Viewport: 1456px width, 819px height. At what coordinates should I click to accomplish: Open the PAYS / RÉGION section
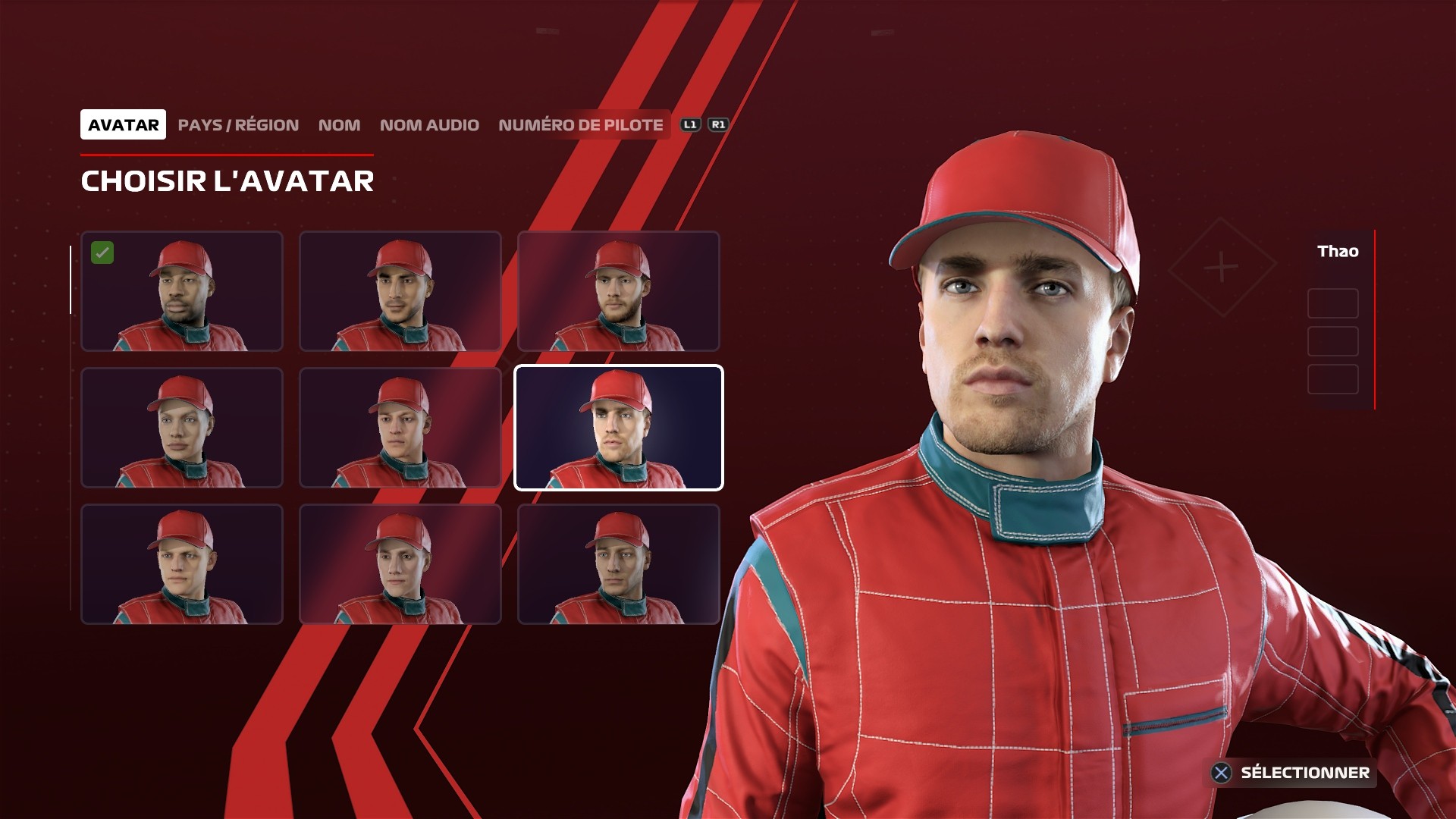pyautogui.click(x=237, y=125)
